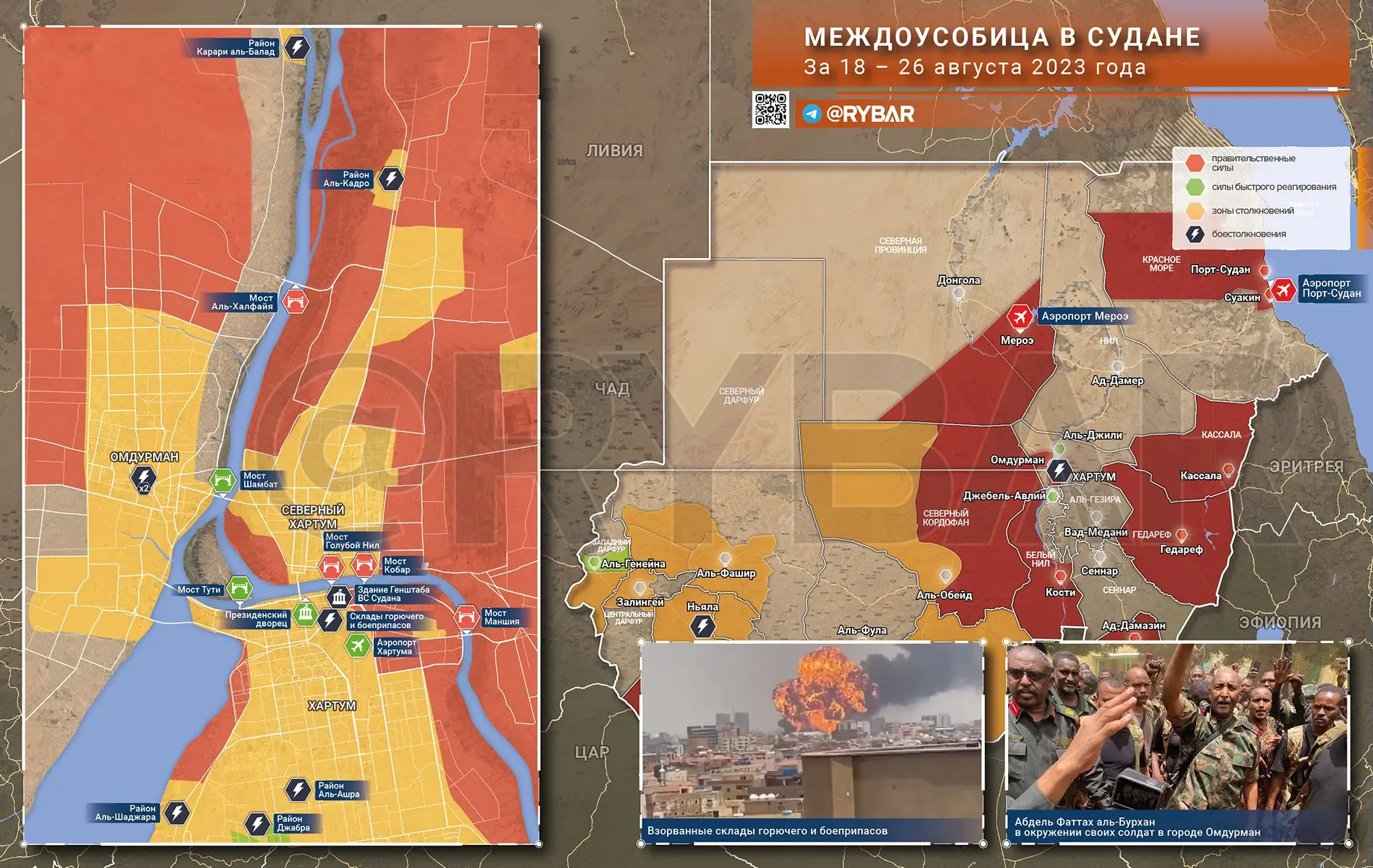
Task: Open the QR code next to @RYBAR
Action: click(x=770, y=109)
